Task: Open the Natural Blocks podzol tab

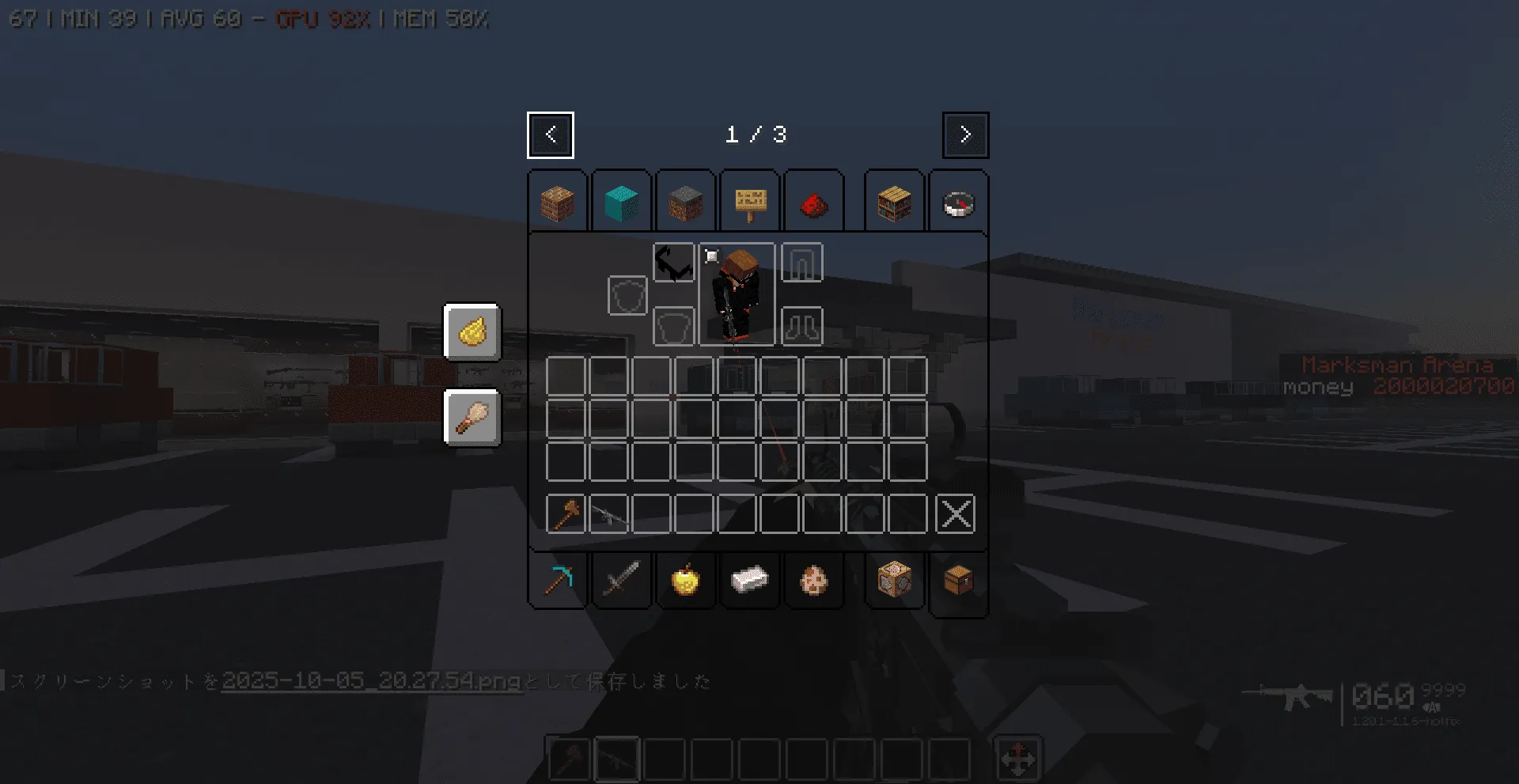Action: (x=685, y=203)
